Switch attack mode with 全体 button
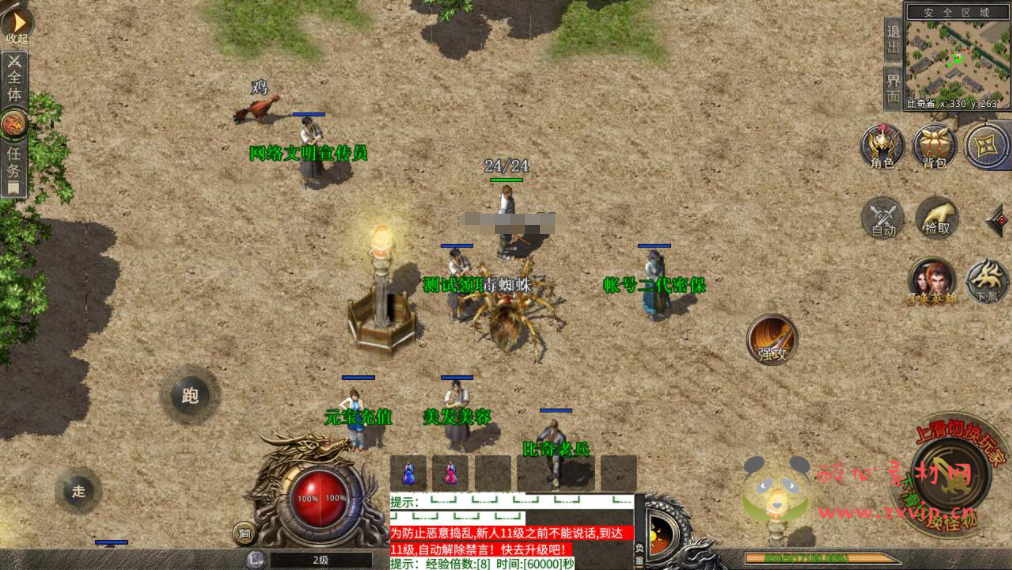The width and height of the screenshot is (1012, 570). click(14, 78)
